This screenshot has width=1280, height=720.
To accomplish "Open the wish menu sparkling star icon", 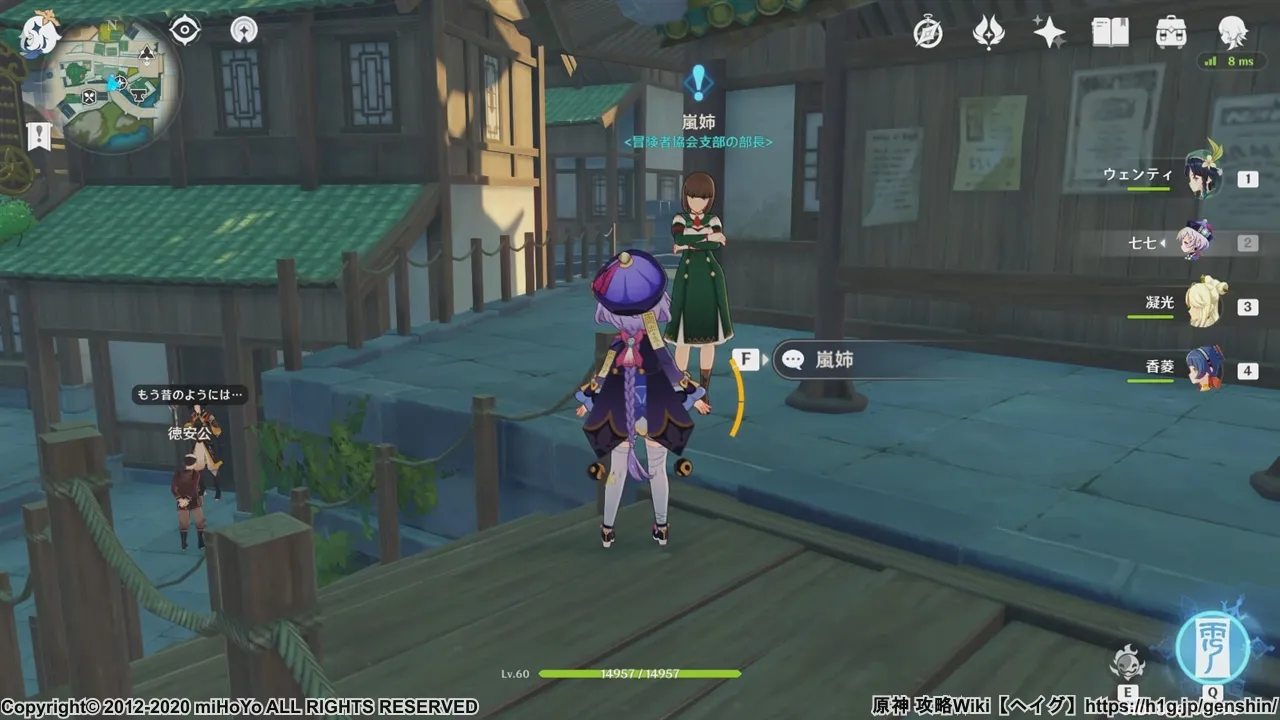I will 1048,33.
